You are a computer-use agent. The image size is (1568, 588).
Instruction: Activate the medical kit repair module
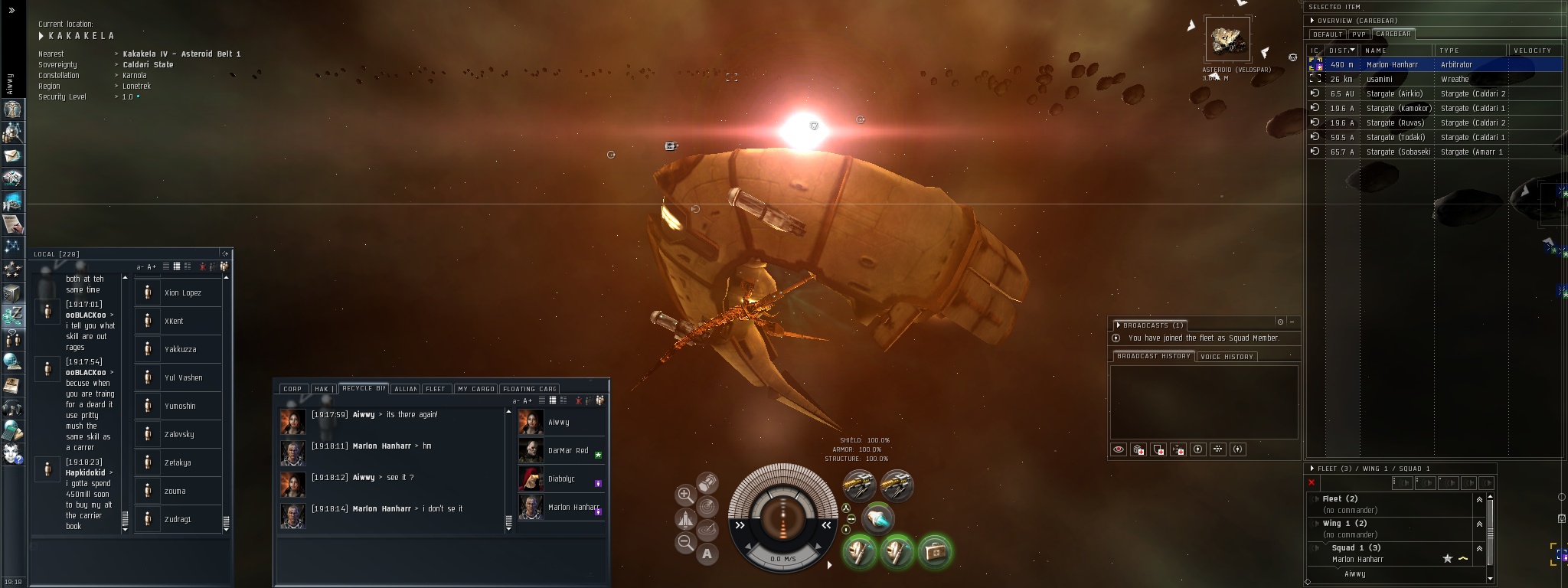(934, 551)
